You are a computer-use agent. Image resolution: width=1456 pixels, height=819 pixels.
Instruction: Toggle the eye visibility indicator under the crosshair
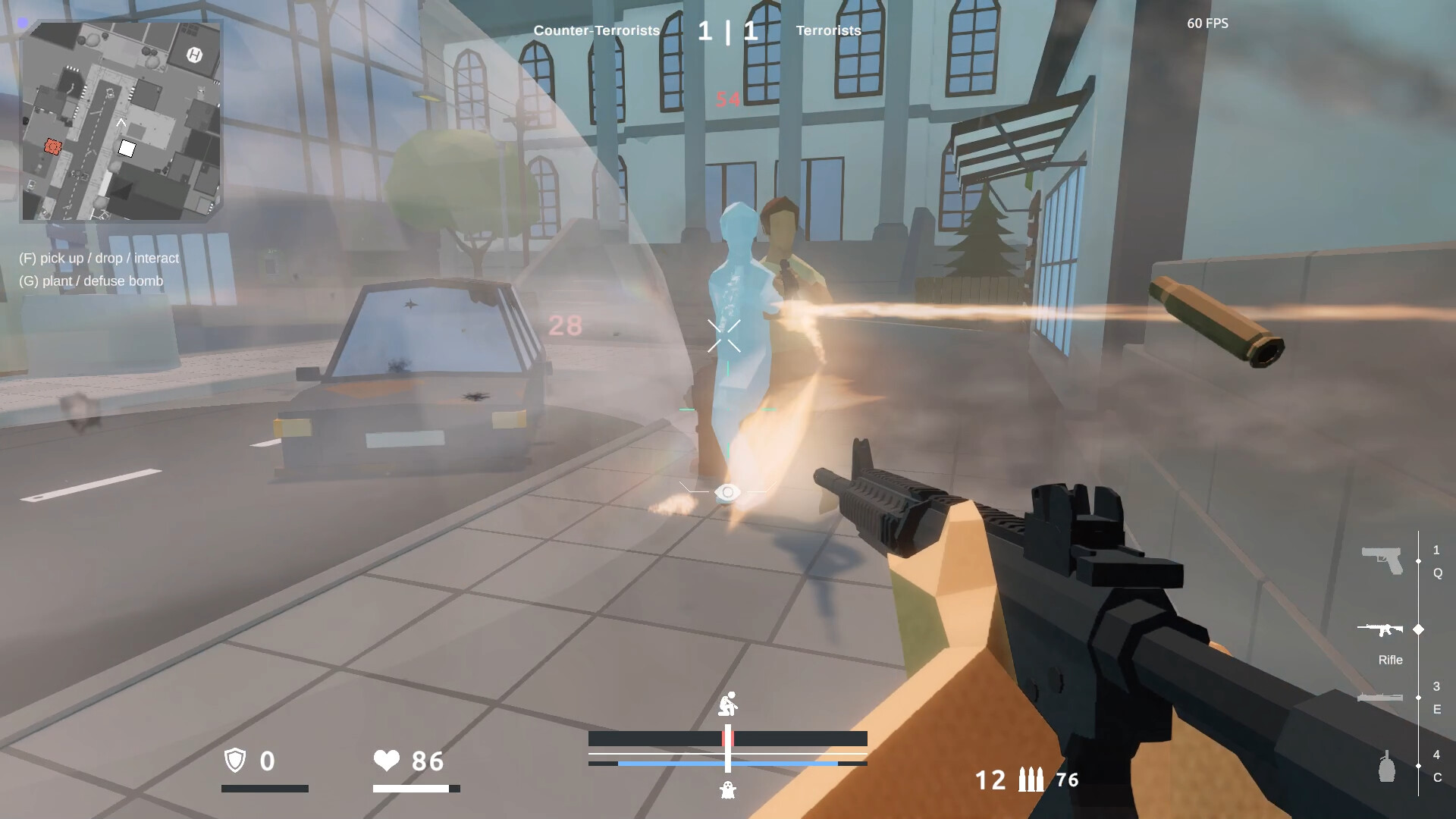727,493
